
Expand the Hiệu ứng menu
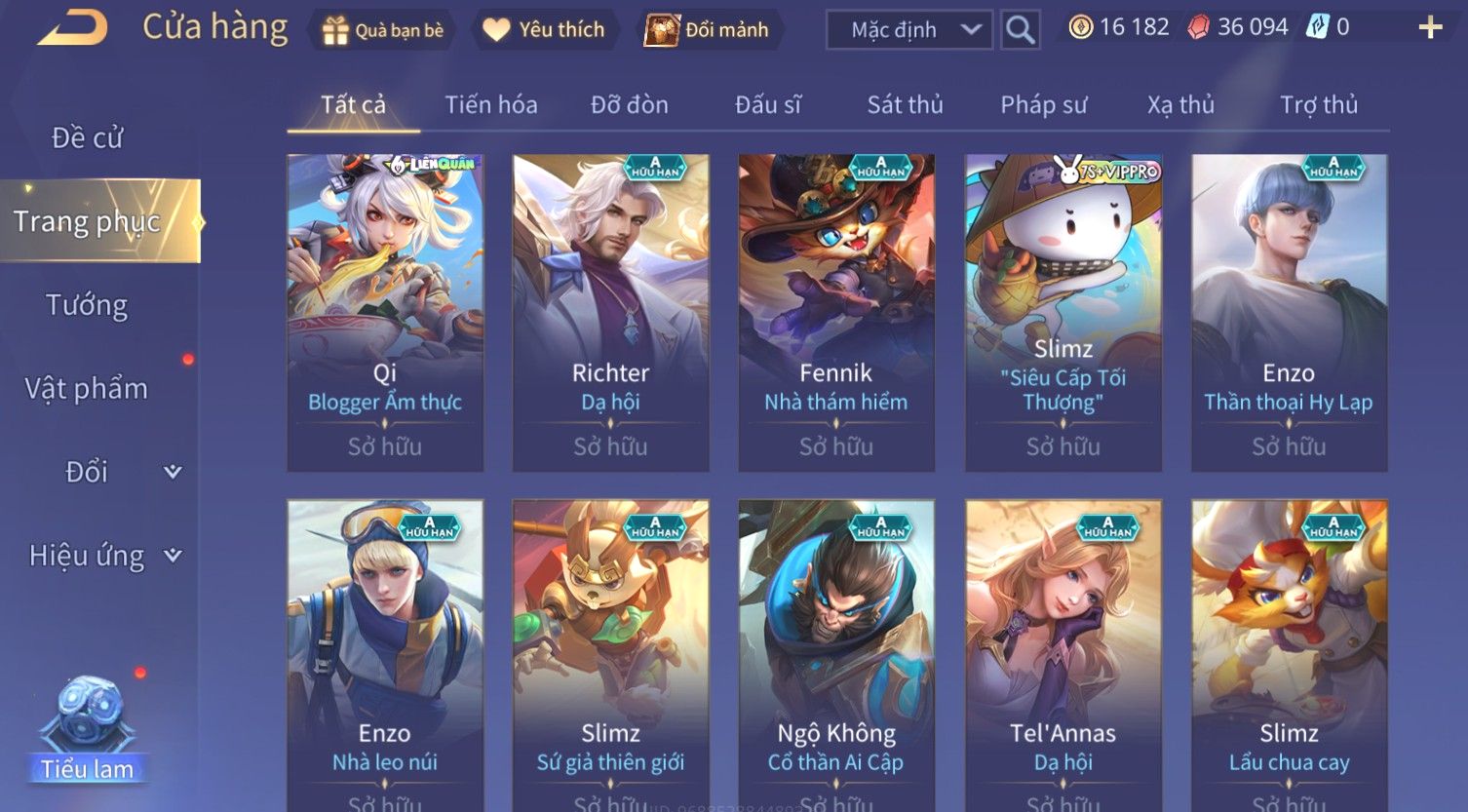104,556
